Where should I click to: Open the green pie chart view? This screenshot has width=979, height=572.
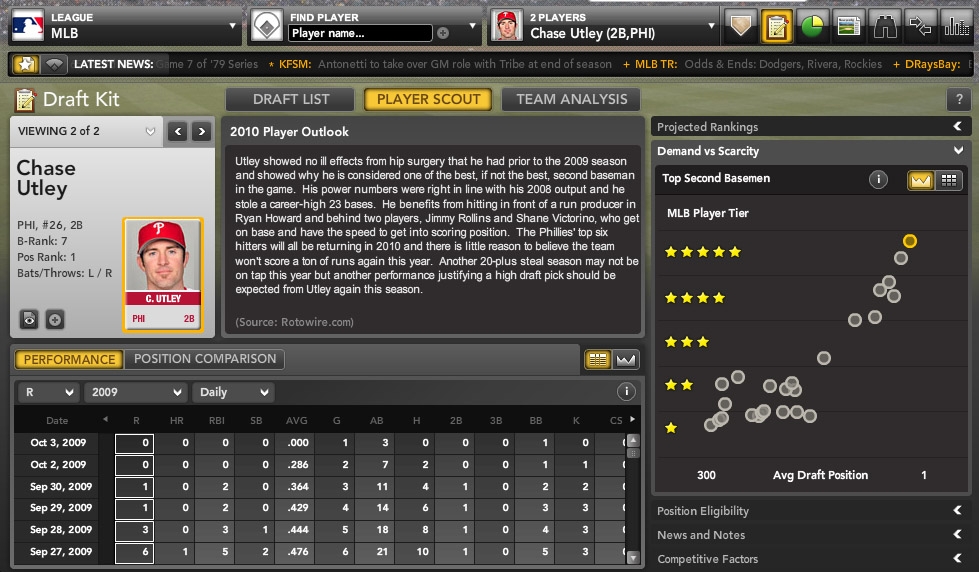(812, 26)
